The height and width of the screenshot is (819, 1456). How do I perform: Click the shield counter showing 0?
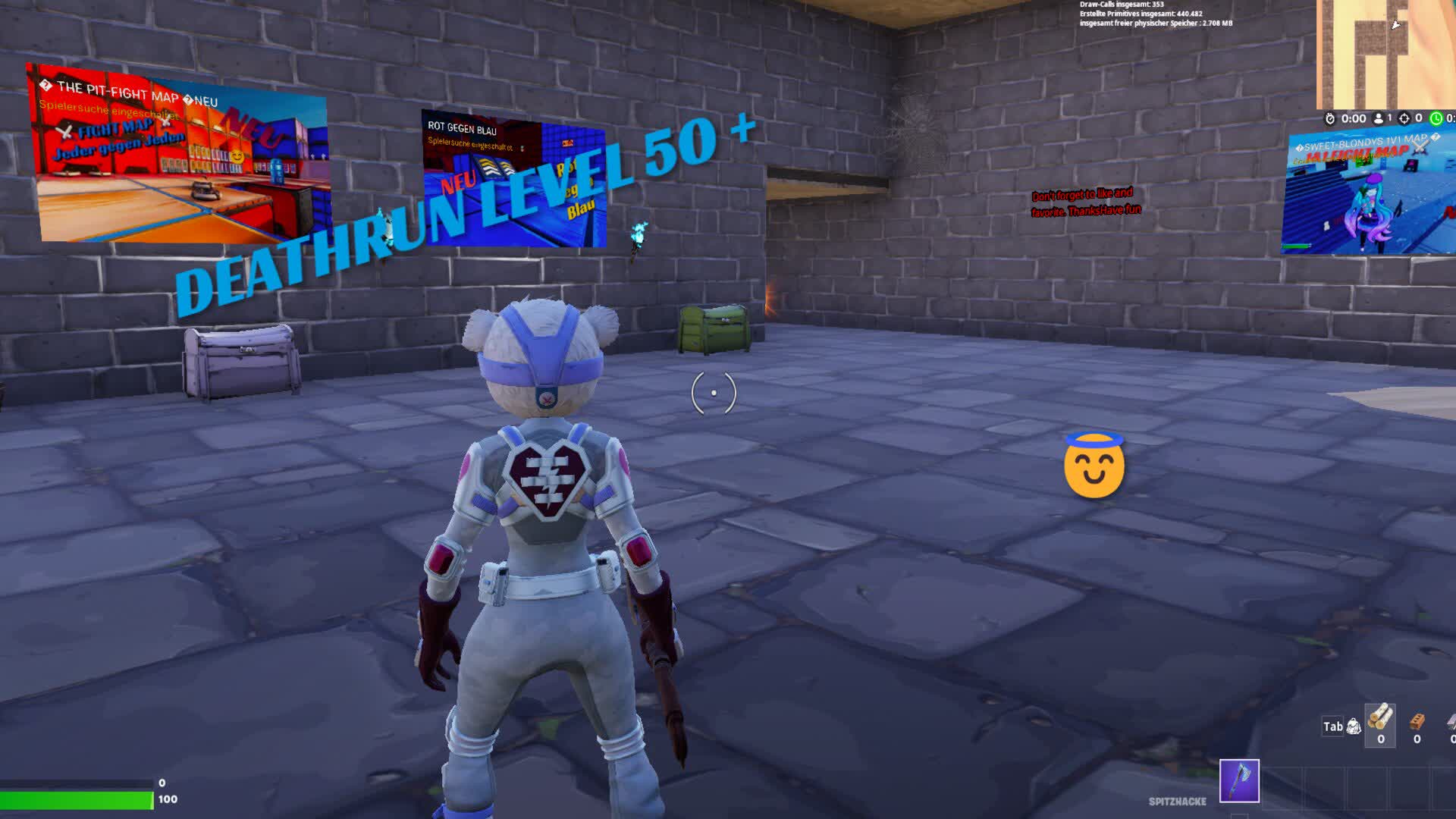click(x=161, y=783)
